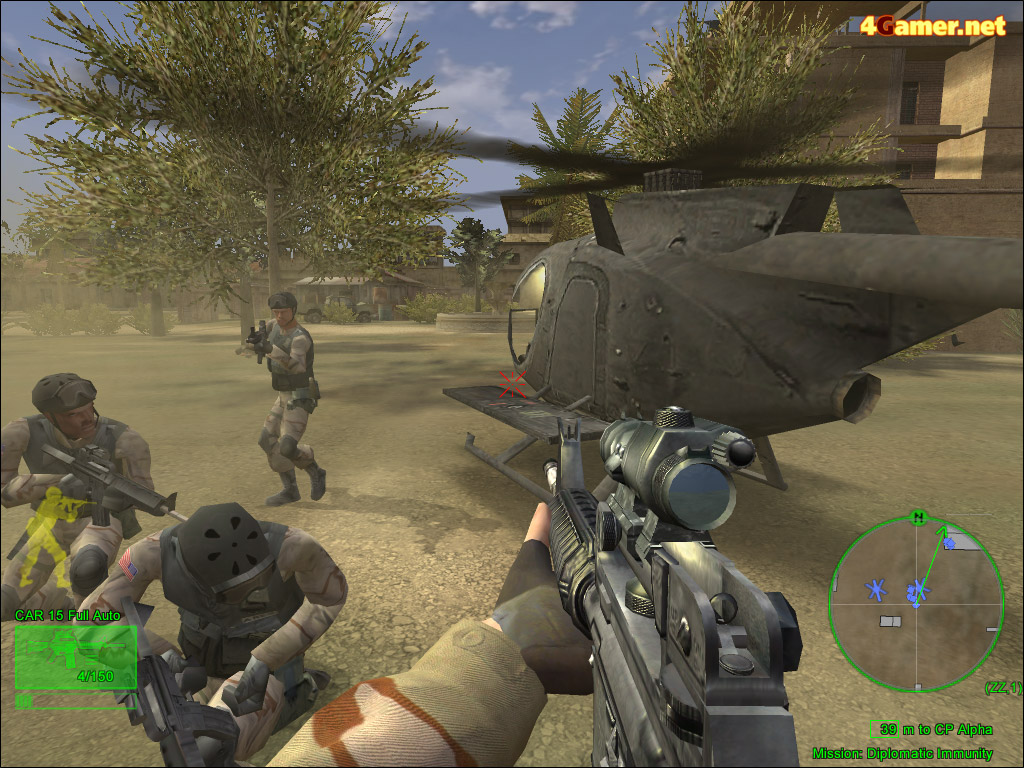Screen dimensions: 1024x768
Task: Click the circular radar minimap
Action: (x=916, y=604)
